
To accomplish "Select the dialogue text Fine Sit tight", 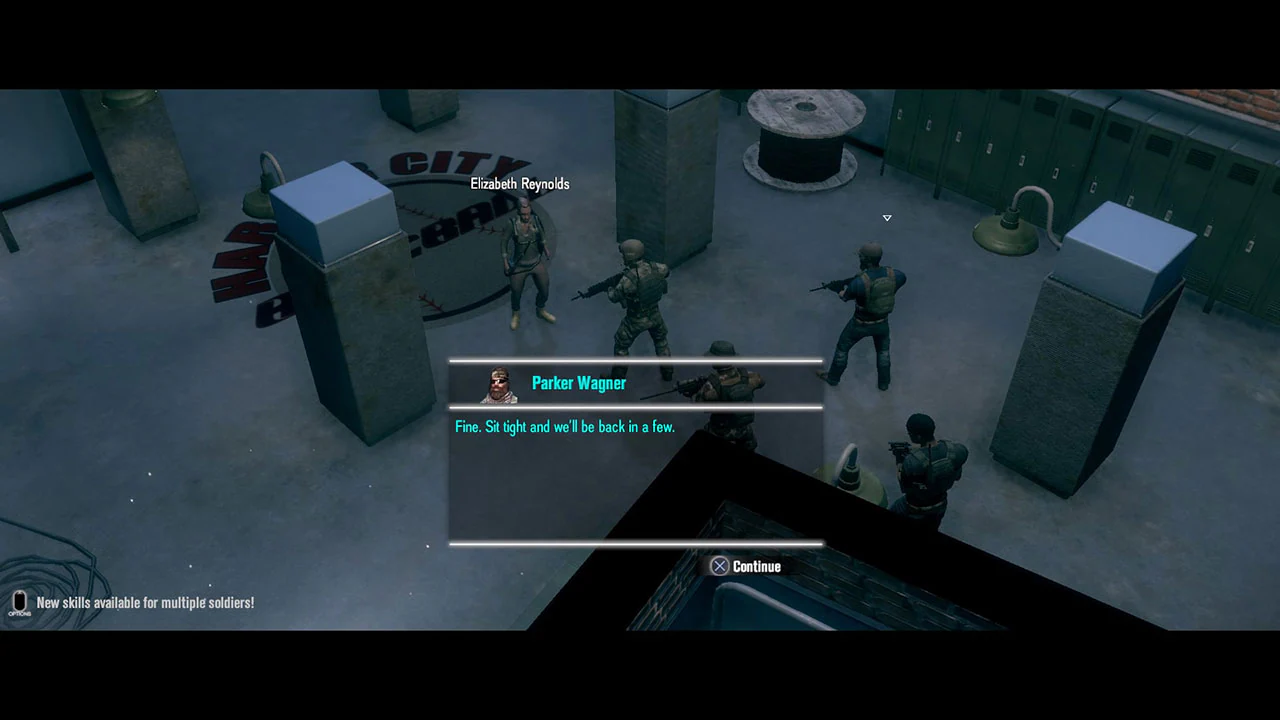I will (565, 427).
